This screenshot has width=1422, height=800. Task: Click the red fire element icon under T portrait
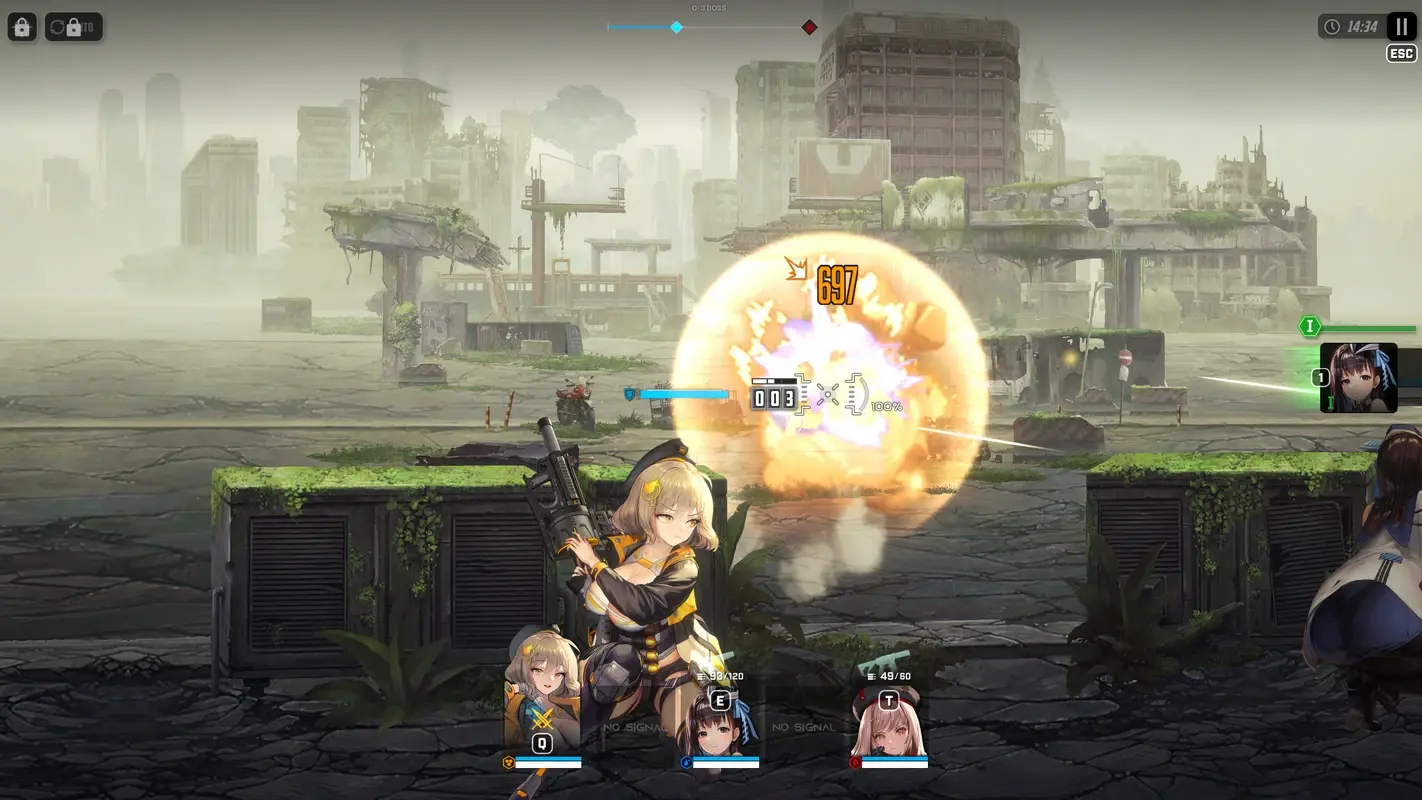[x=855, y=762]
